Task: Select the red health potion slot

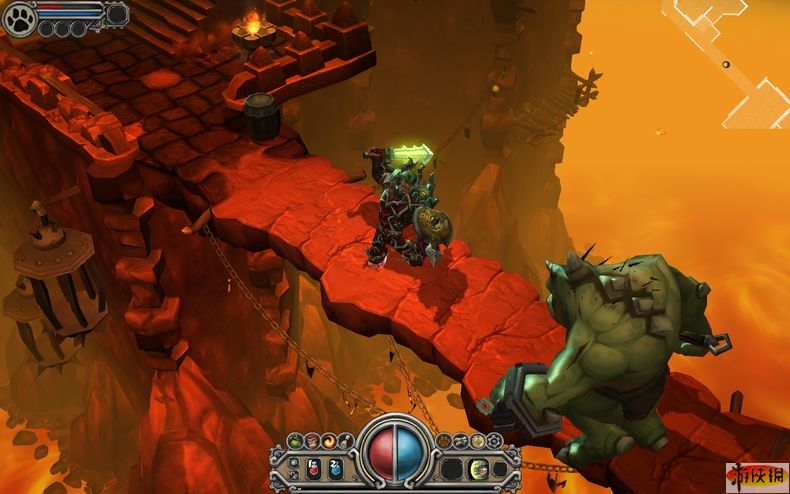Action: click(313, 467)
